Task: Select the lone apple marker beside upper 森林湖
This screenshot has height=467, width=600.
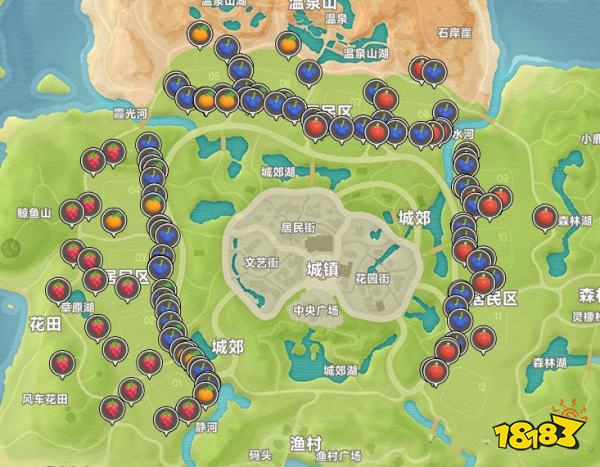Action: click(544, 216)
